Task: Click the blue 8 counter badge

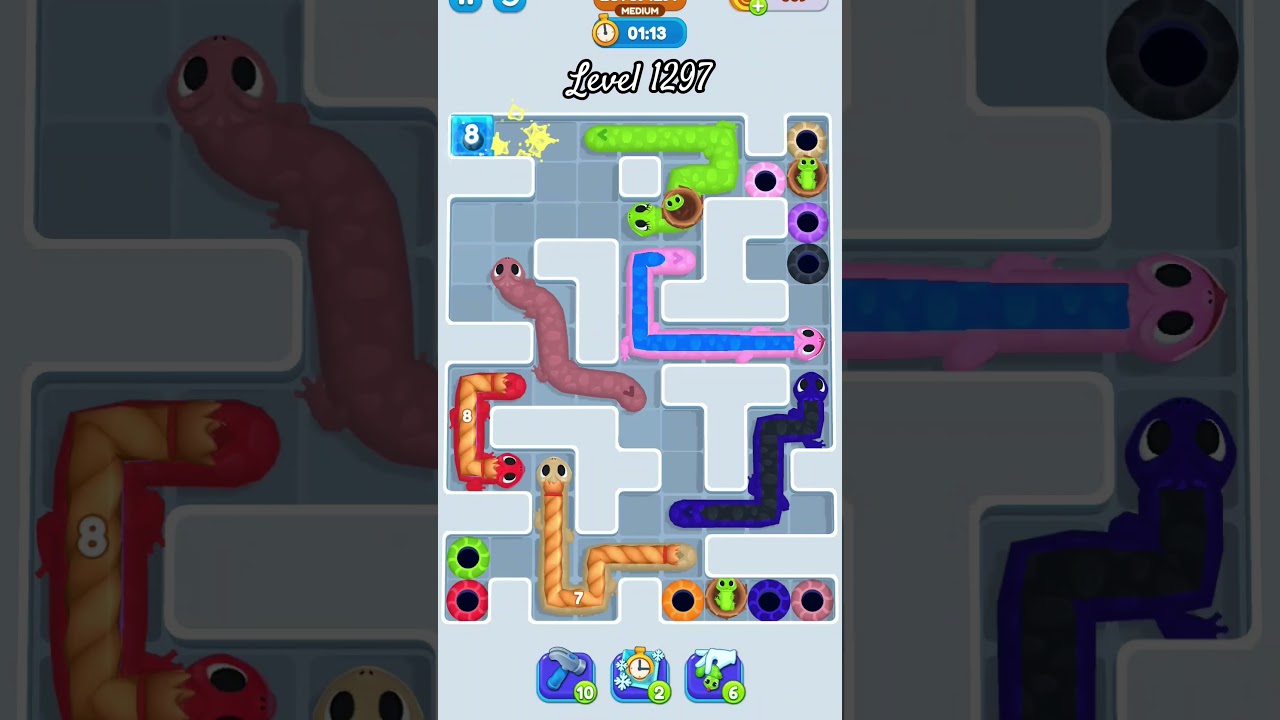Action: (x=470, y=135)
